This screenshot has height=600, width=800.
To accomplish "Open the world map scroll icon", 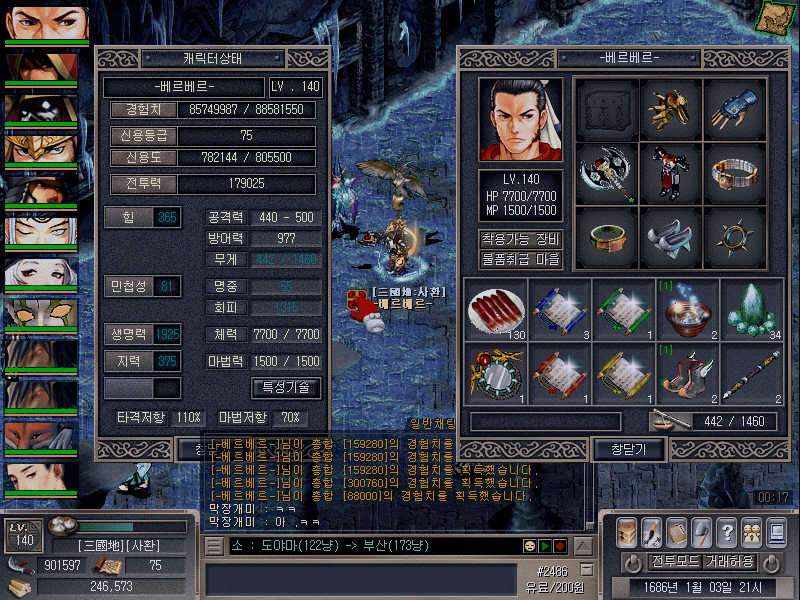I will tap(773, 15).
